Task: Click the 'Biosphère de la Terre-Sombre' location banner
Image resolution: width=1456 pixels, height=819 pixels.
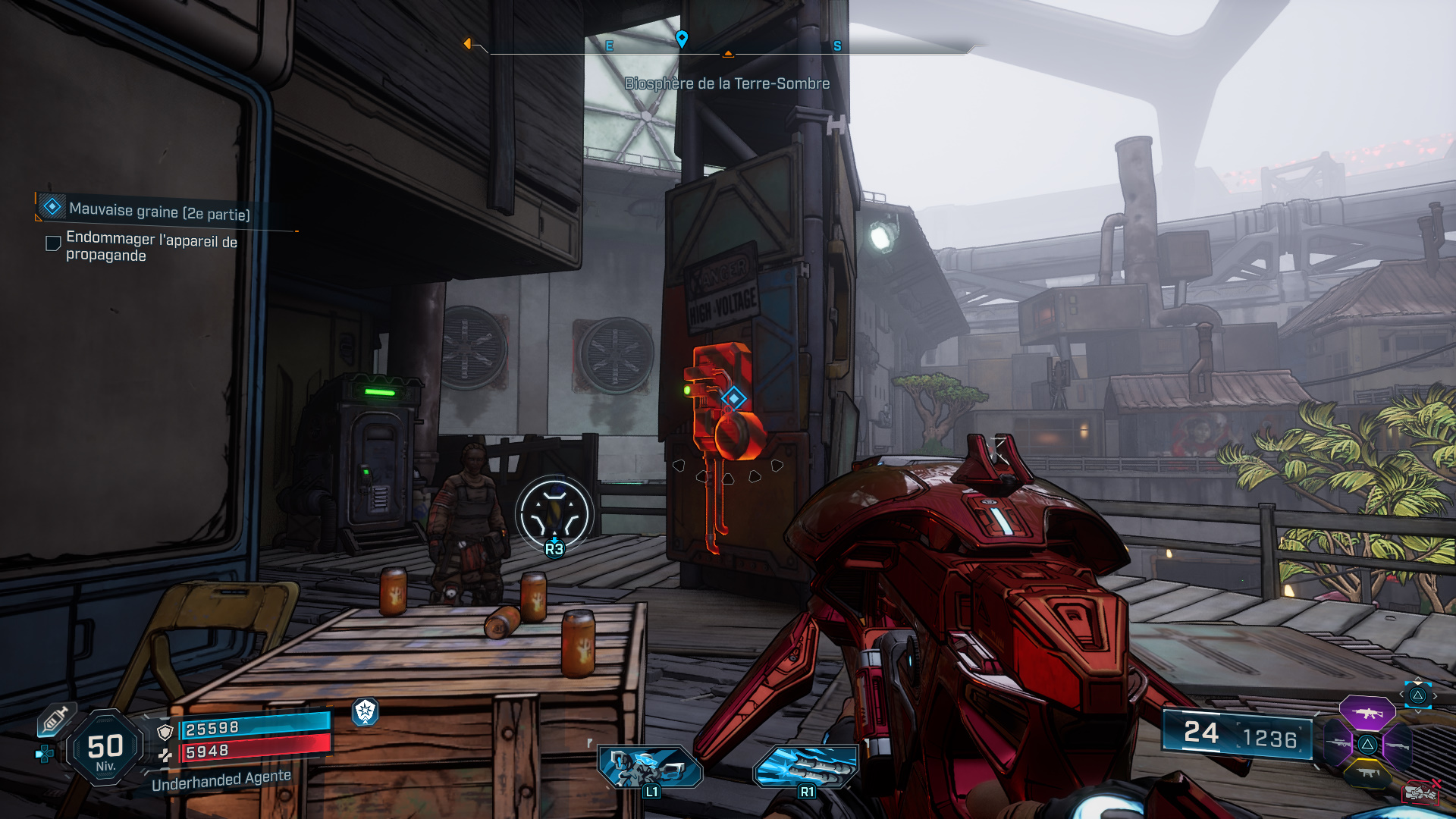Action: [726, 84]
